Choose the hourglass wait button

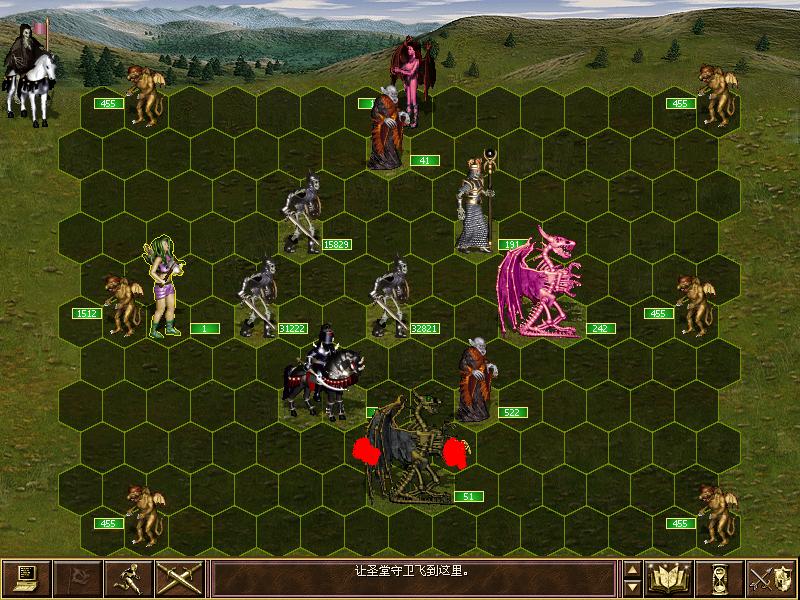[x=721, y=577]
